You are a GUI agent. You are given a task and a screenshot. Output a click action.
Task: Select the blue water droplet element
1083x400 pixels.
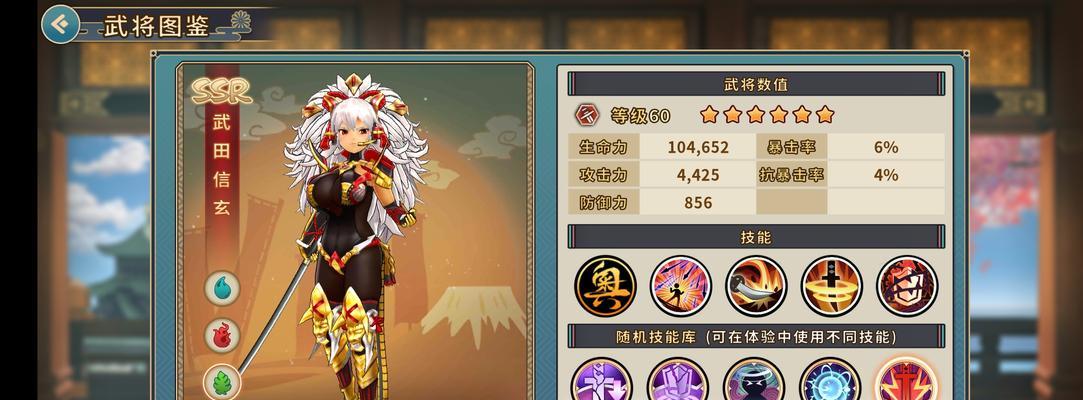tap(222, 289)
